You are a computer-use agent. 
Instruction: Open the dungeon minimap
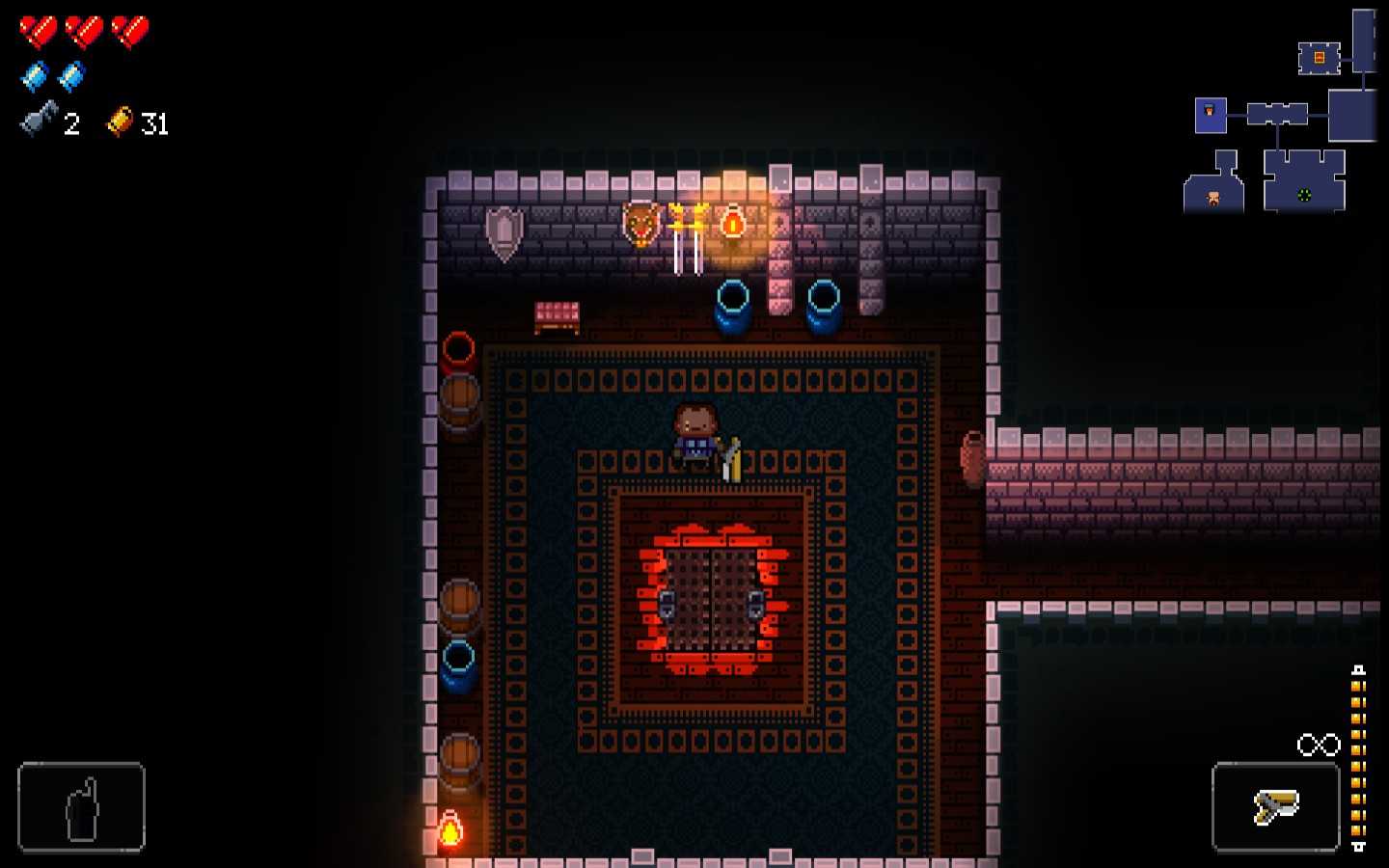1281,116
